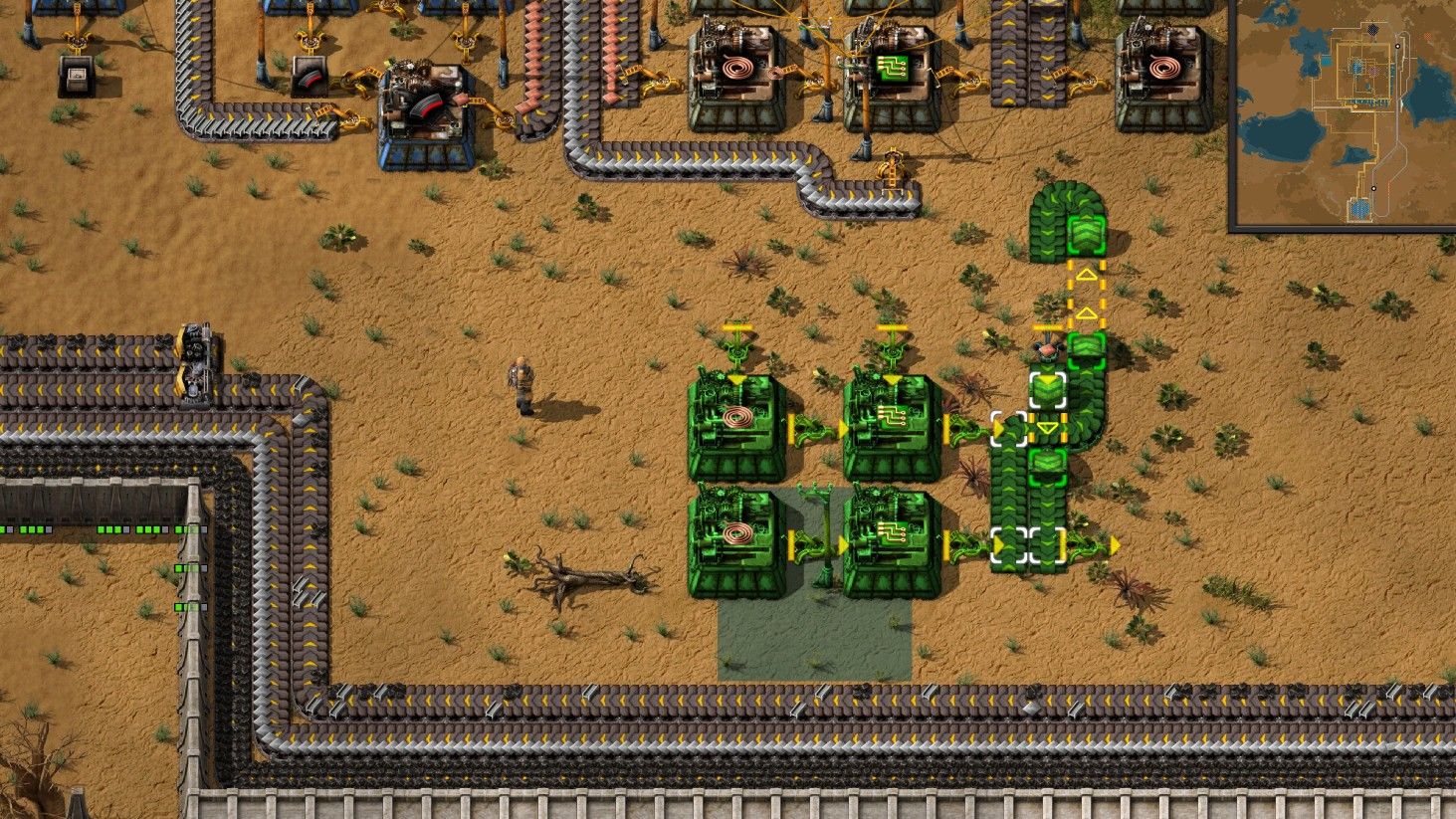Open the wooden chest near the top-left inserter

pos(77,75)
